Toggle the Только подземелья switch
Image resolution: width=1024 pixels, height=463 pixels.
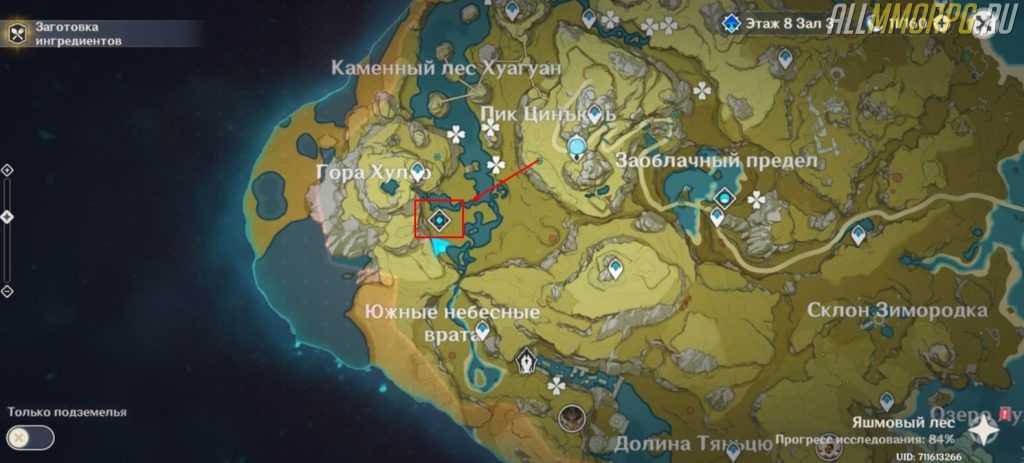(x=30, y=436)
